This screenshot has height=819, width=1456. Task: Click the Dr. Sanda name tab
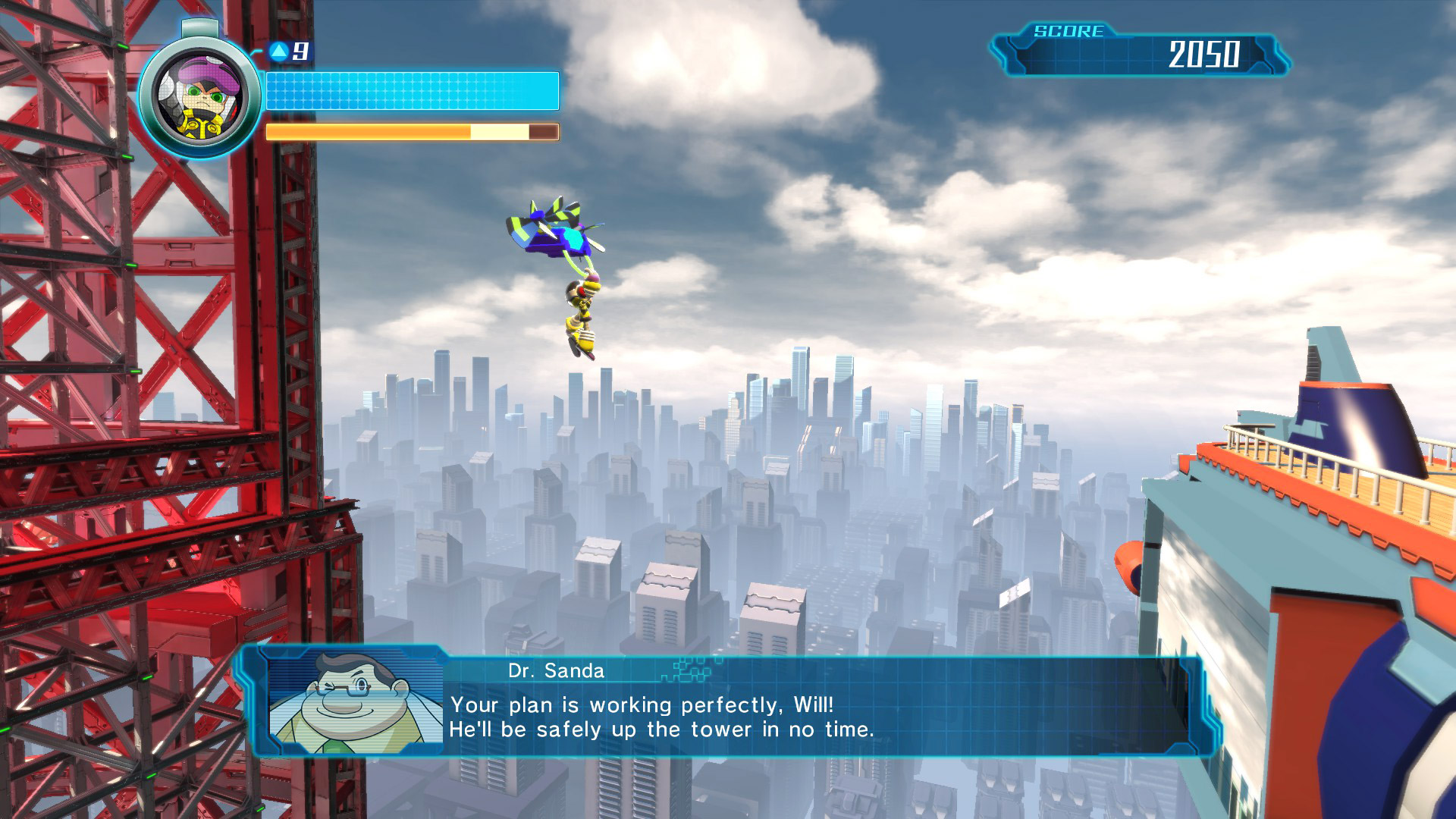tap(557, 670)
